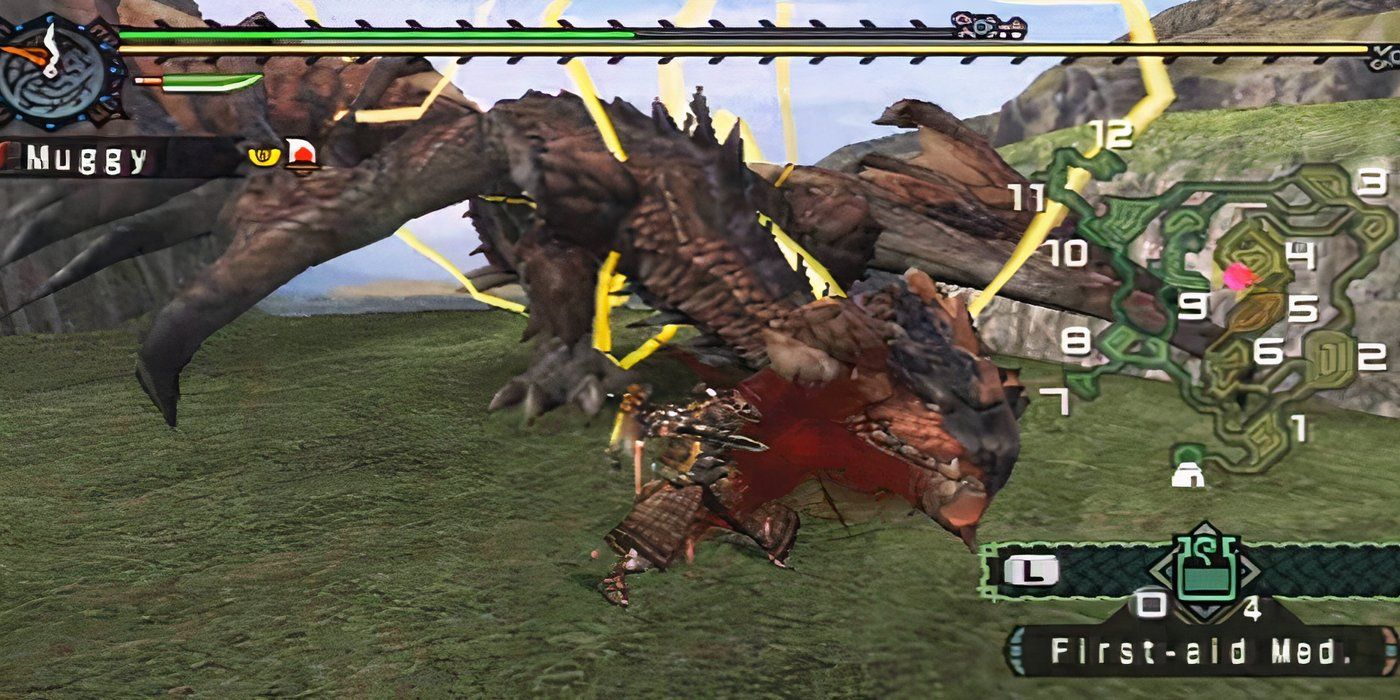Choose area 12 on the minimap
Image resolution: width=1400 pixels, height=700 pixels.
point(1112,133)
